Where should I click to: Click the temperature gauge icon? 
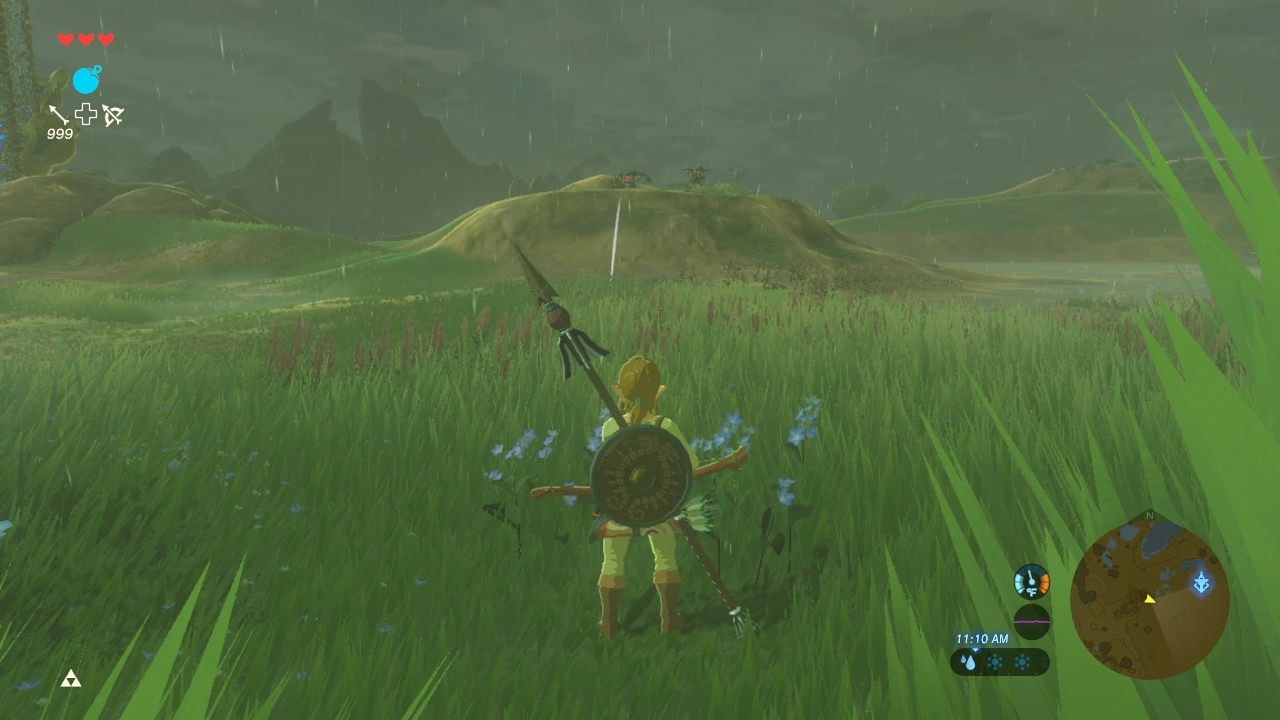(1031, 581)
